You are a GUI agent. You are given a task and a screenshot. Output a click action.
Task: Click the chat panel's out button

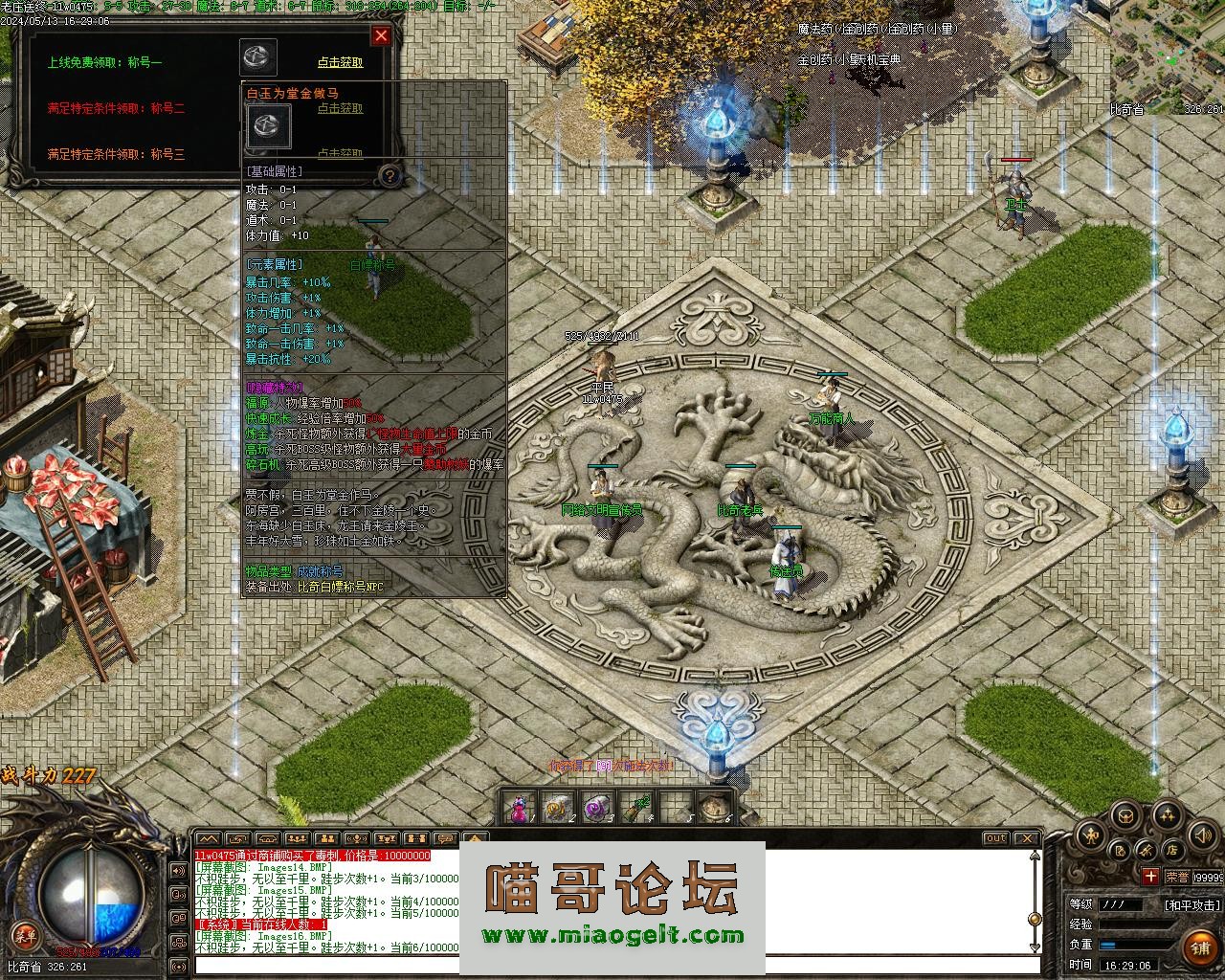(995, 838)
